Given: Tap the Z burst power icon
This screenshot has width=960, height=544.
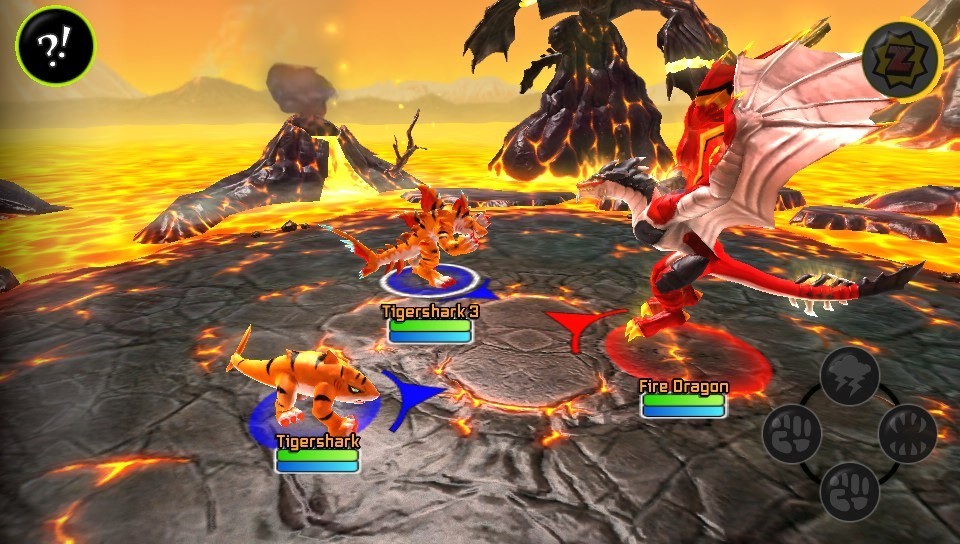Looking at the screenshot, I should pos(902,56).
